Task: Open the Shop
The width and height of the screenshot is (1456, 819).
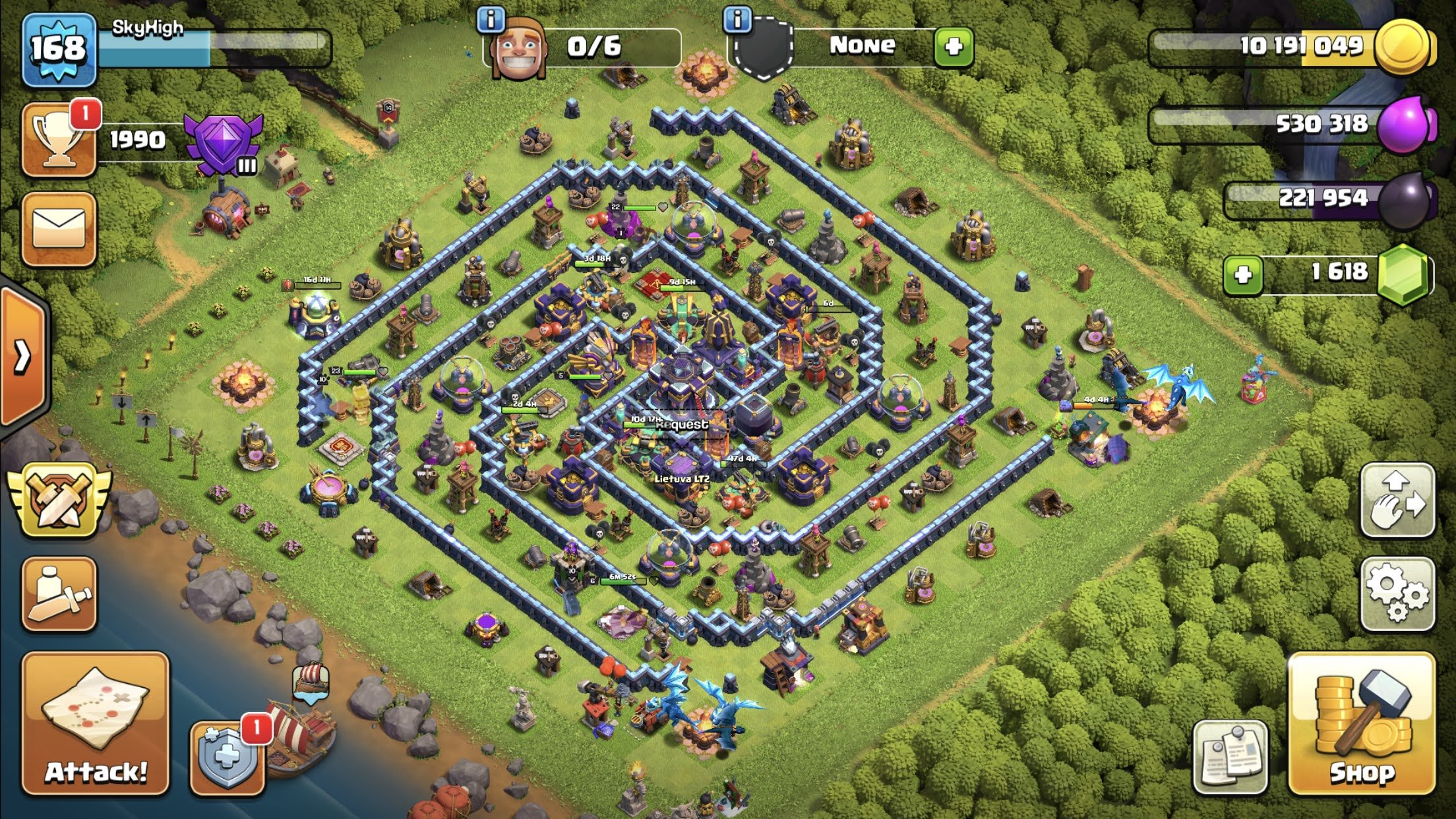Action: (x=1362, y=723)
